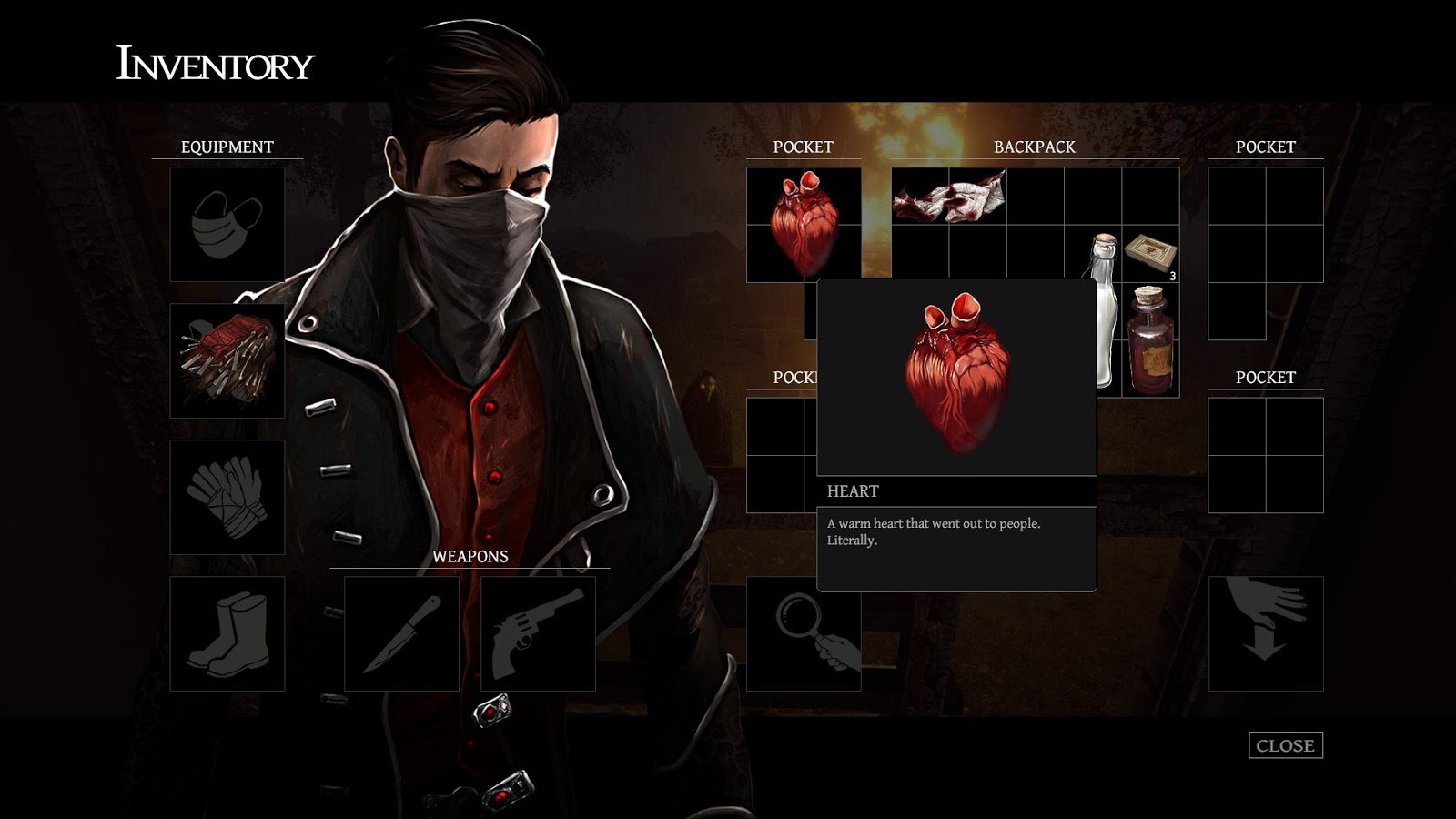Click the top-right POCKET header
Image resolution: width=1456 pixels, height=819 pixels.
pyautogui.click(x=1267, y=146)
